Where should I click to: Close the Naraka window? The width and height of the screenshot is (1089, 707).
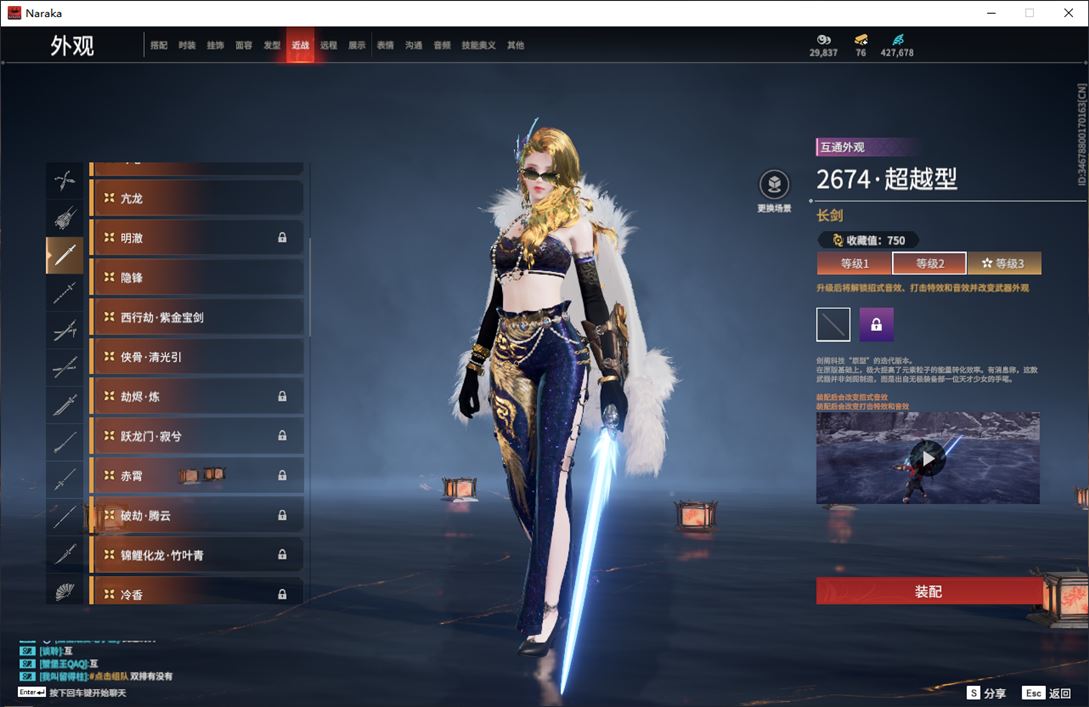coord(1067,13)
